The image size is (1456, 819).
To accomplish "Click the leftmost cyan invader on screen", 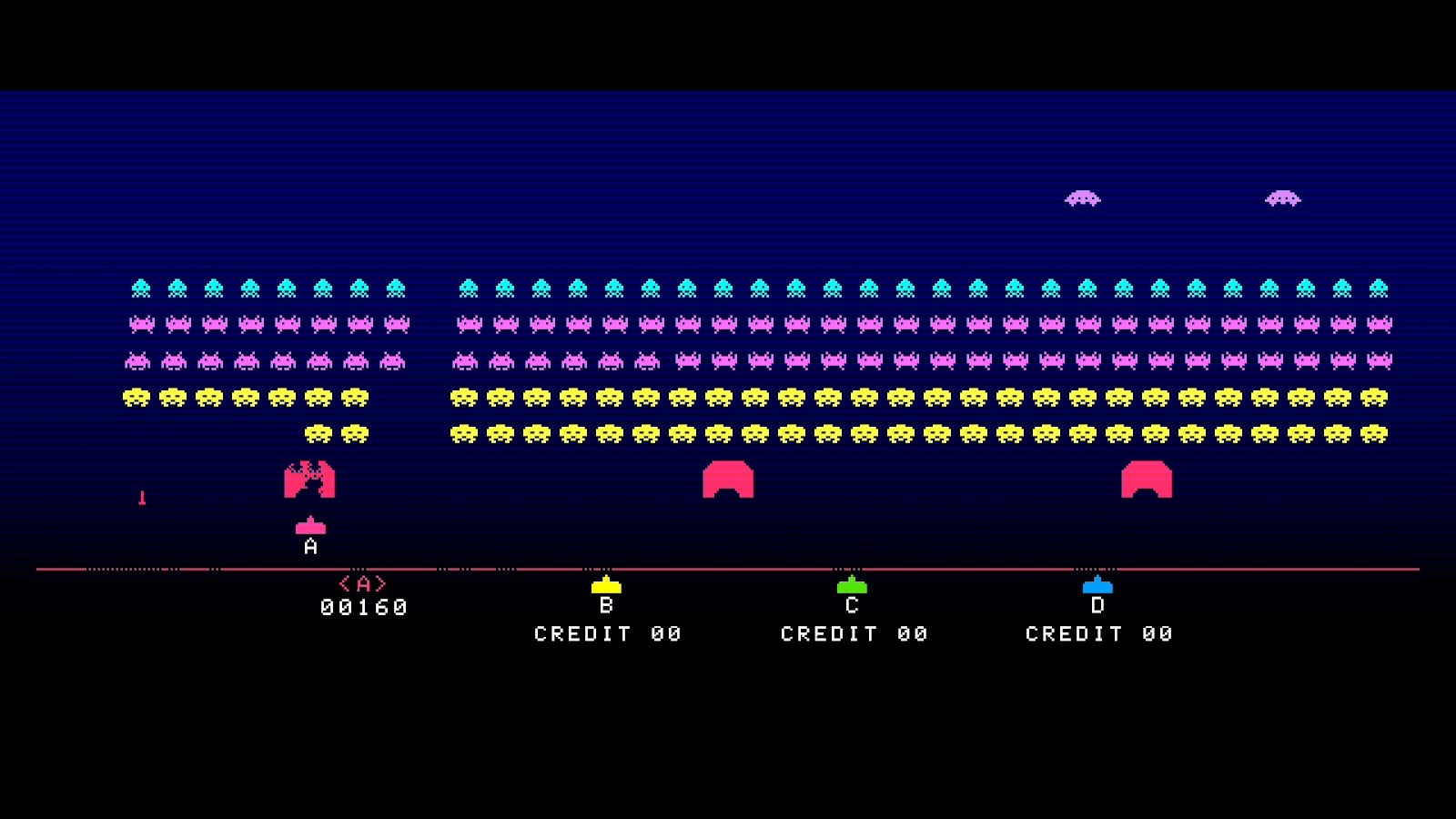I will click(140, 287).
